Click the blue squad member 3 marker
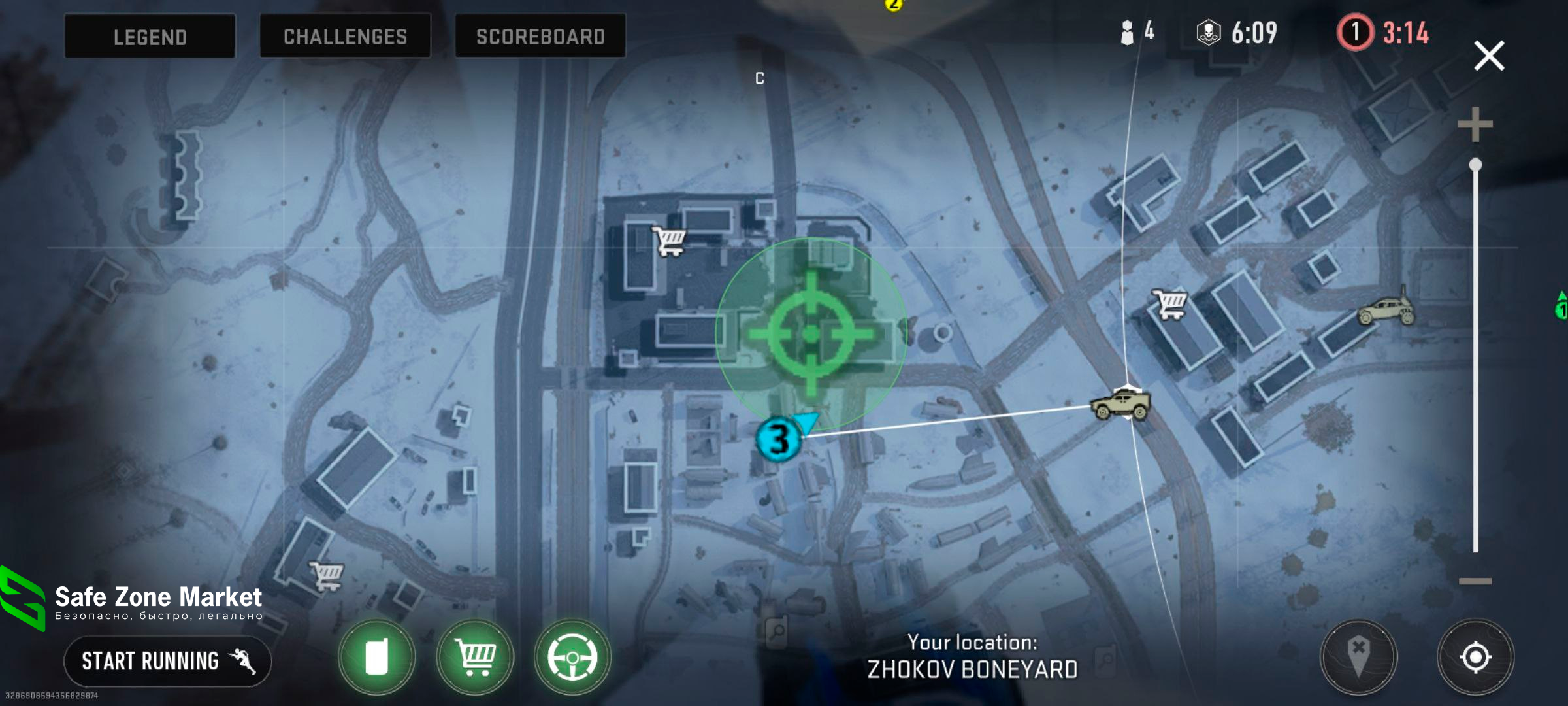Screen dimensions: 1568x706 (x=778, y=439)
